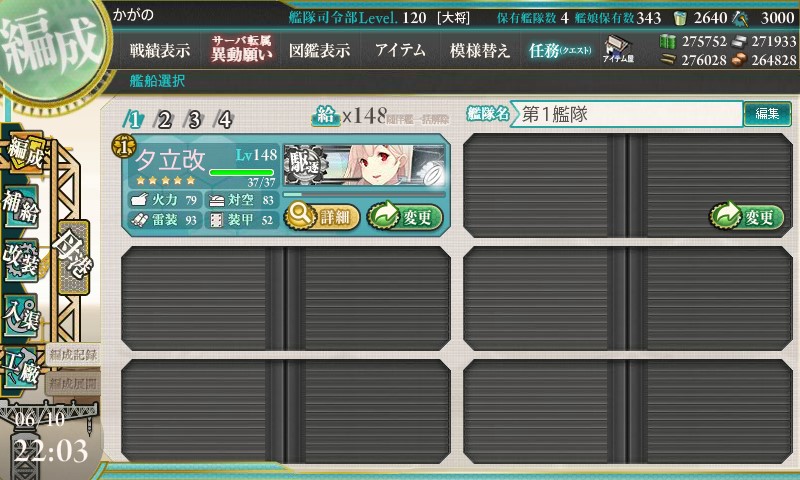Switch to fleet tab 3
The image size is (800, 480).
[x=194, y=120]
